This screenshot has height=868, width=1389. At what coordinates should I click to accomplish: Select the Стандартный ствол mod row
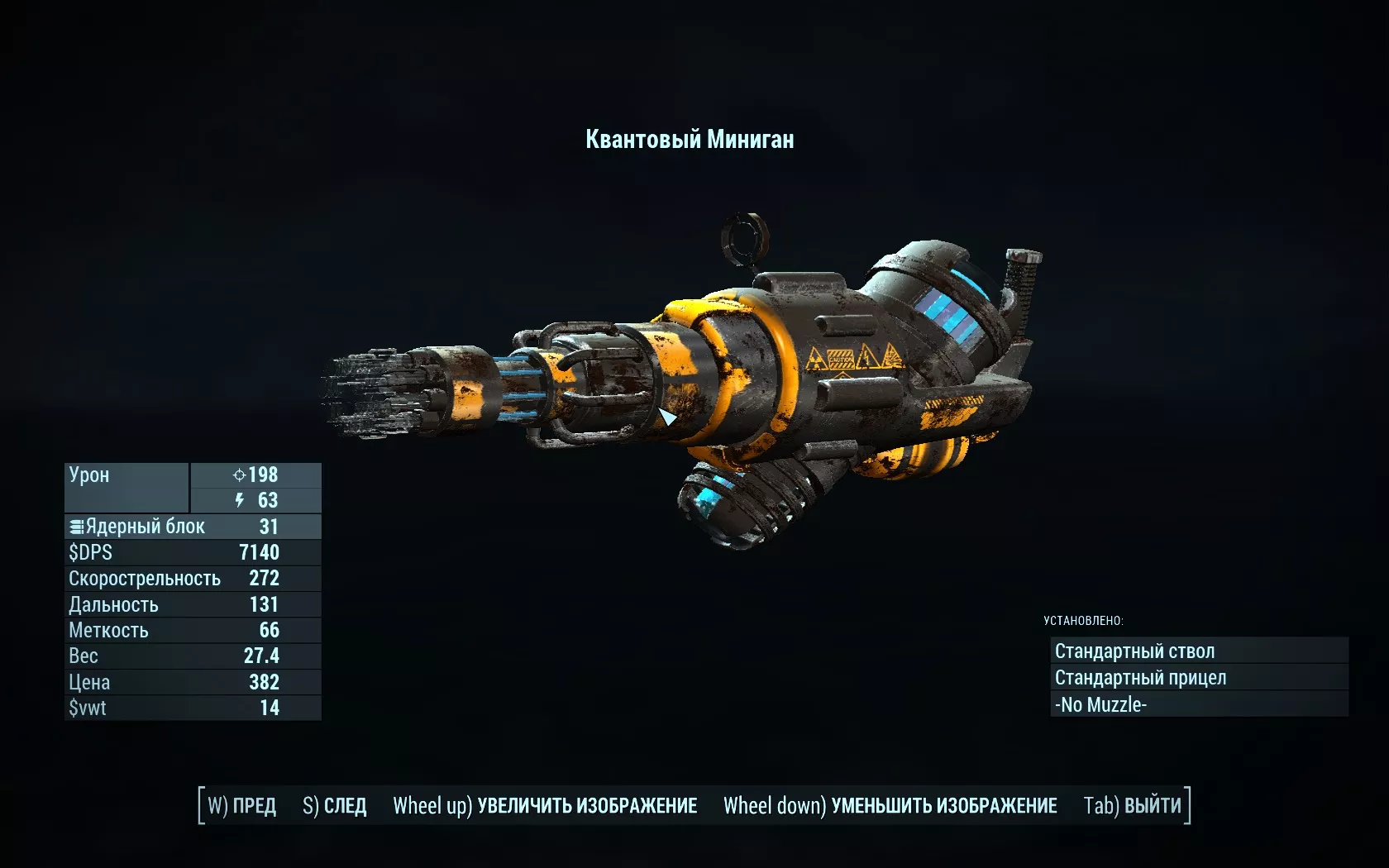pyautogui.click(x=1199, y=651)
